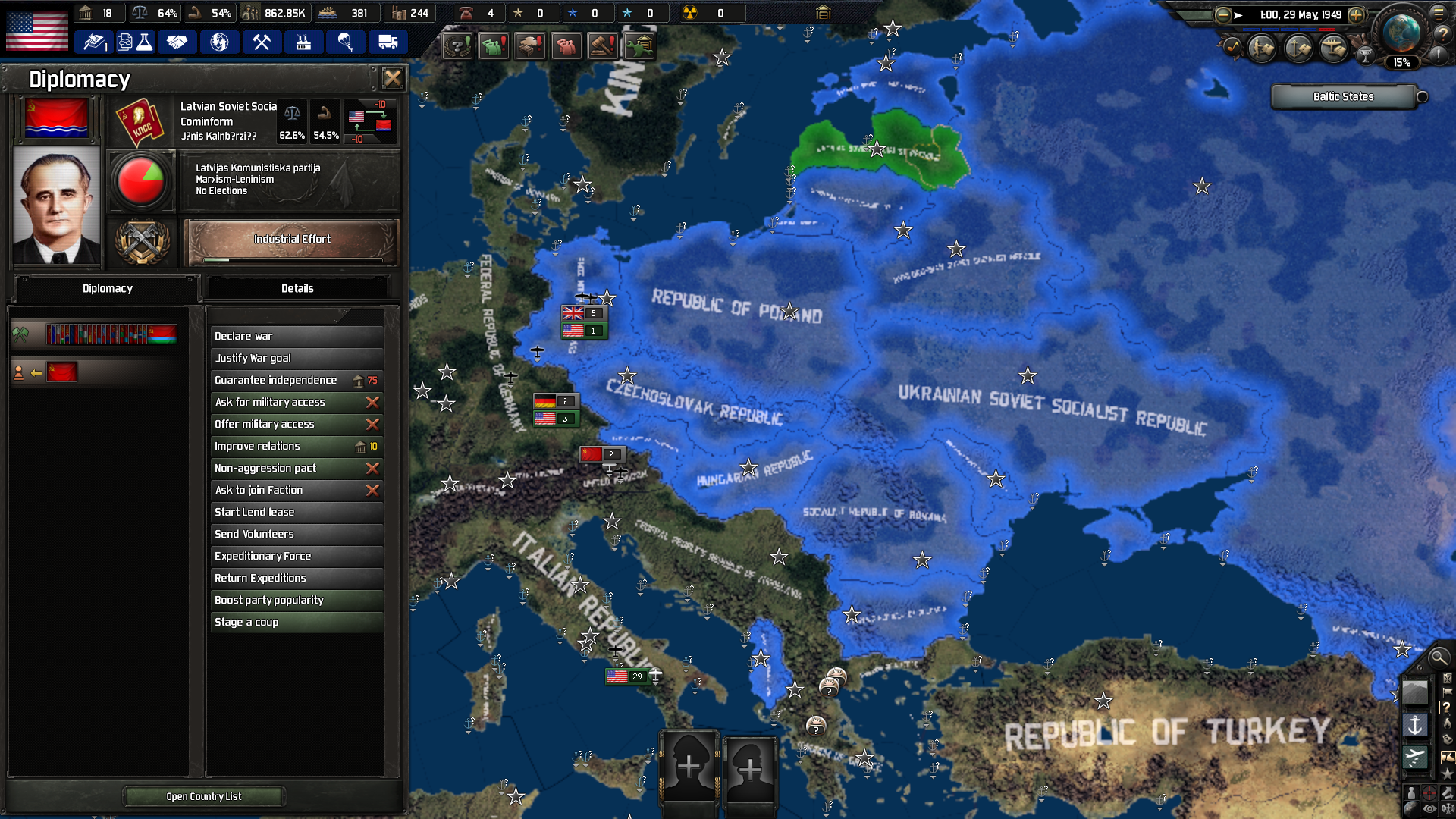Open the Production menu via the factory icon
This screenshot has height=819, width=1456.
click(x=303, y=42)
